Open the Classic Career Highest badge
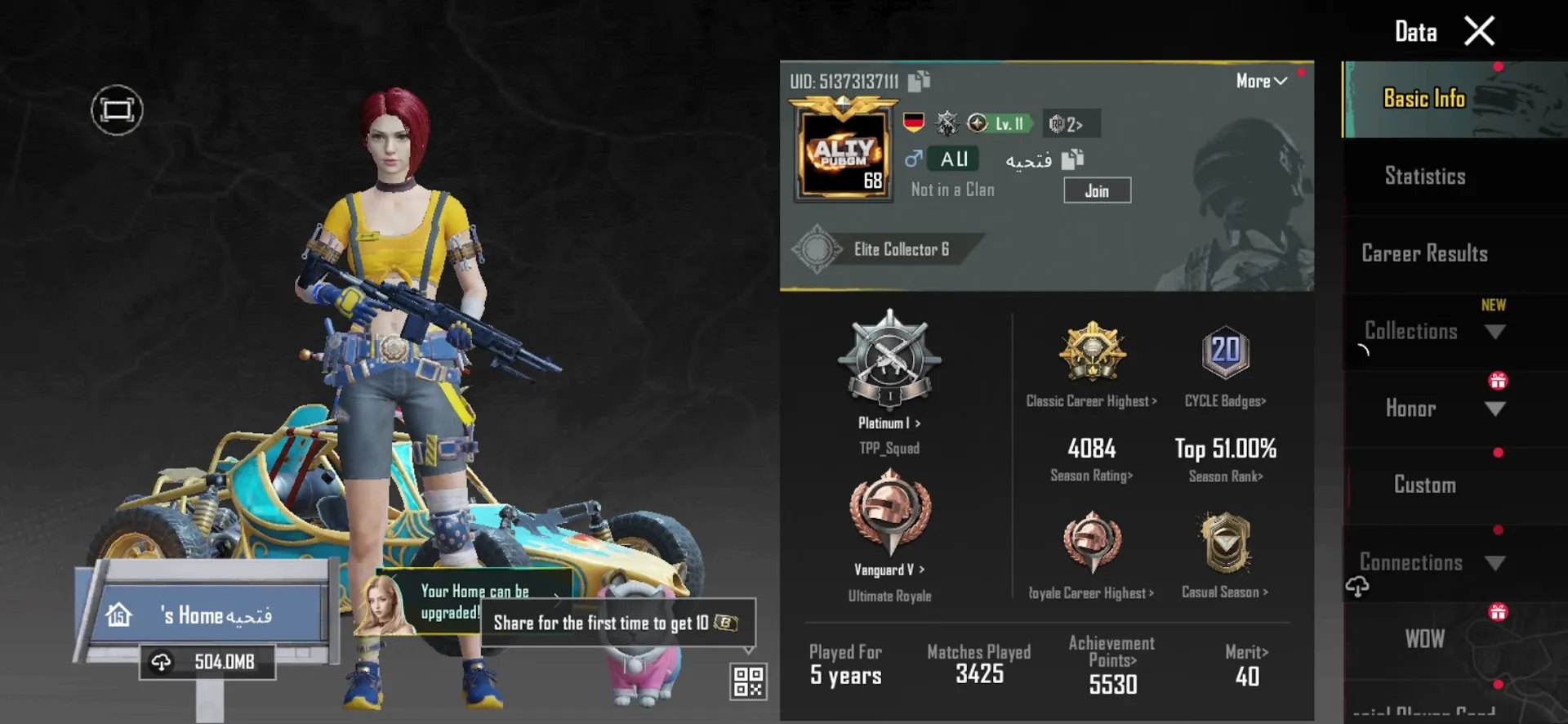The image size is (1568, 724). click(x=1093, y=353)
